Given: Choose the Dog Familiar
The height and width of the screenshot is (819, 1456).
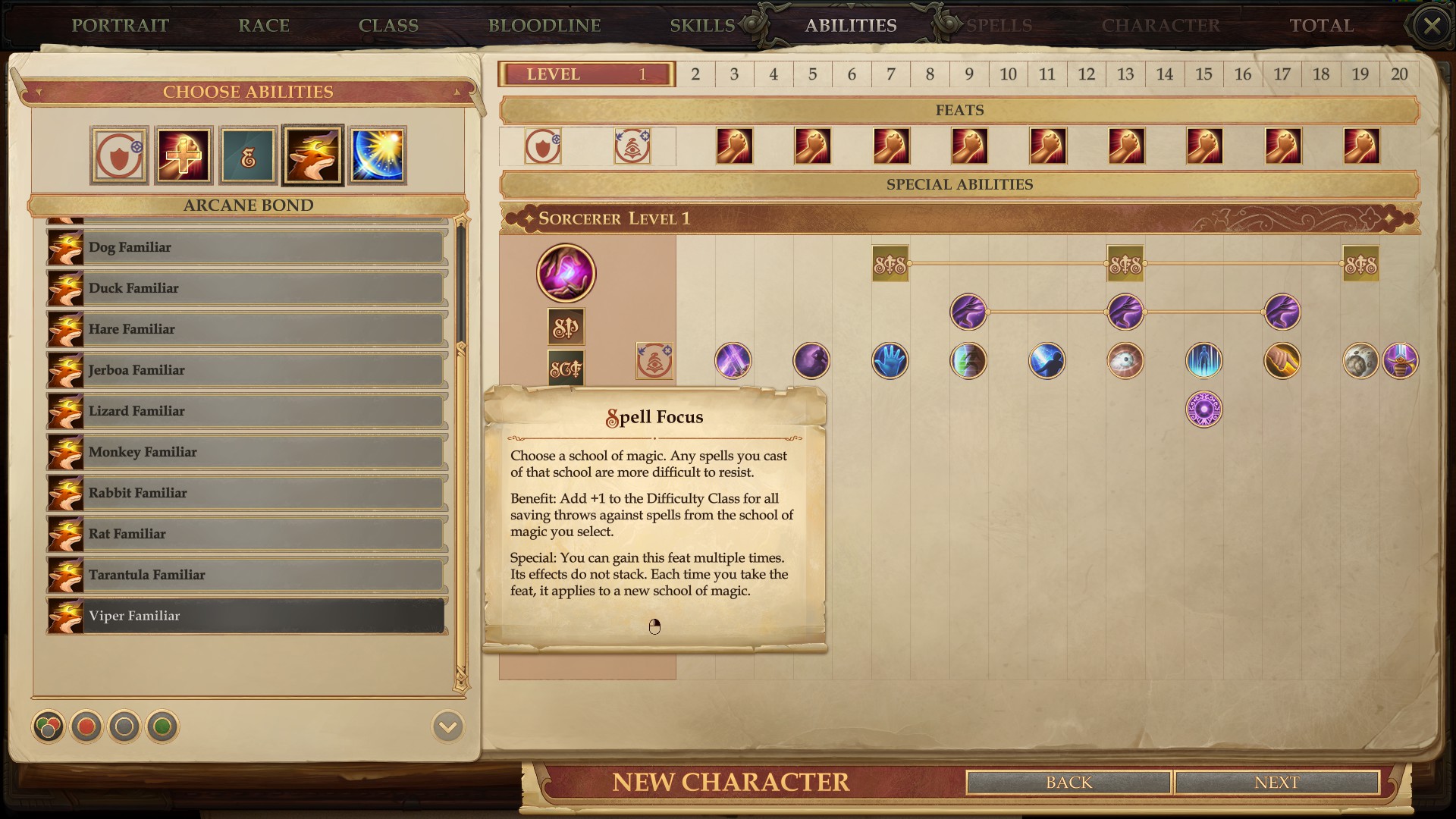Looking at the screenshot, I should pos(246,247).
